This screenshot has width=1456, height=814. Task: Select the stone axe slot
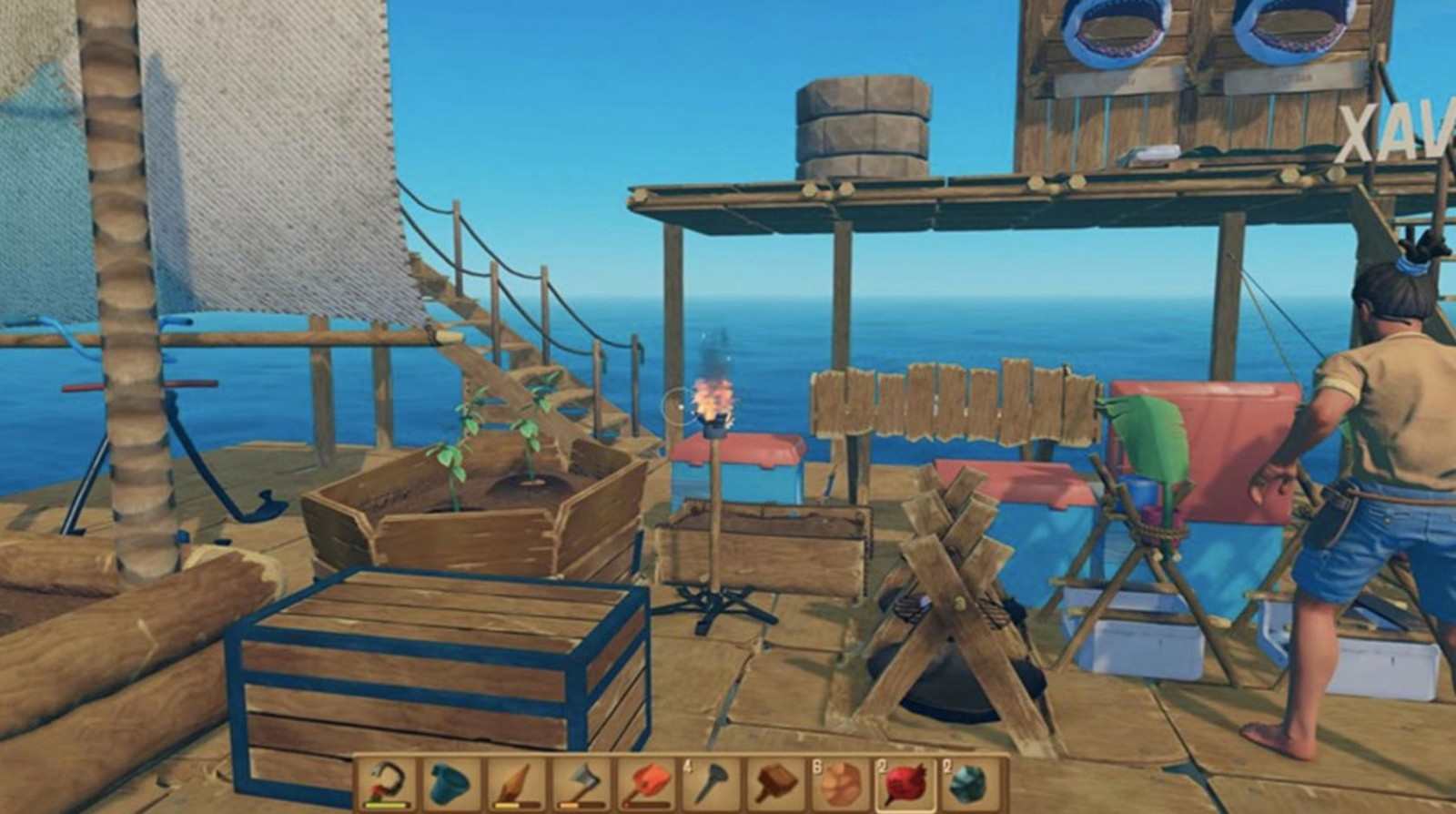coord(581,783)
